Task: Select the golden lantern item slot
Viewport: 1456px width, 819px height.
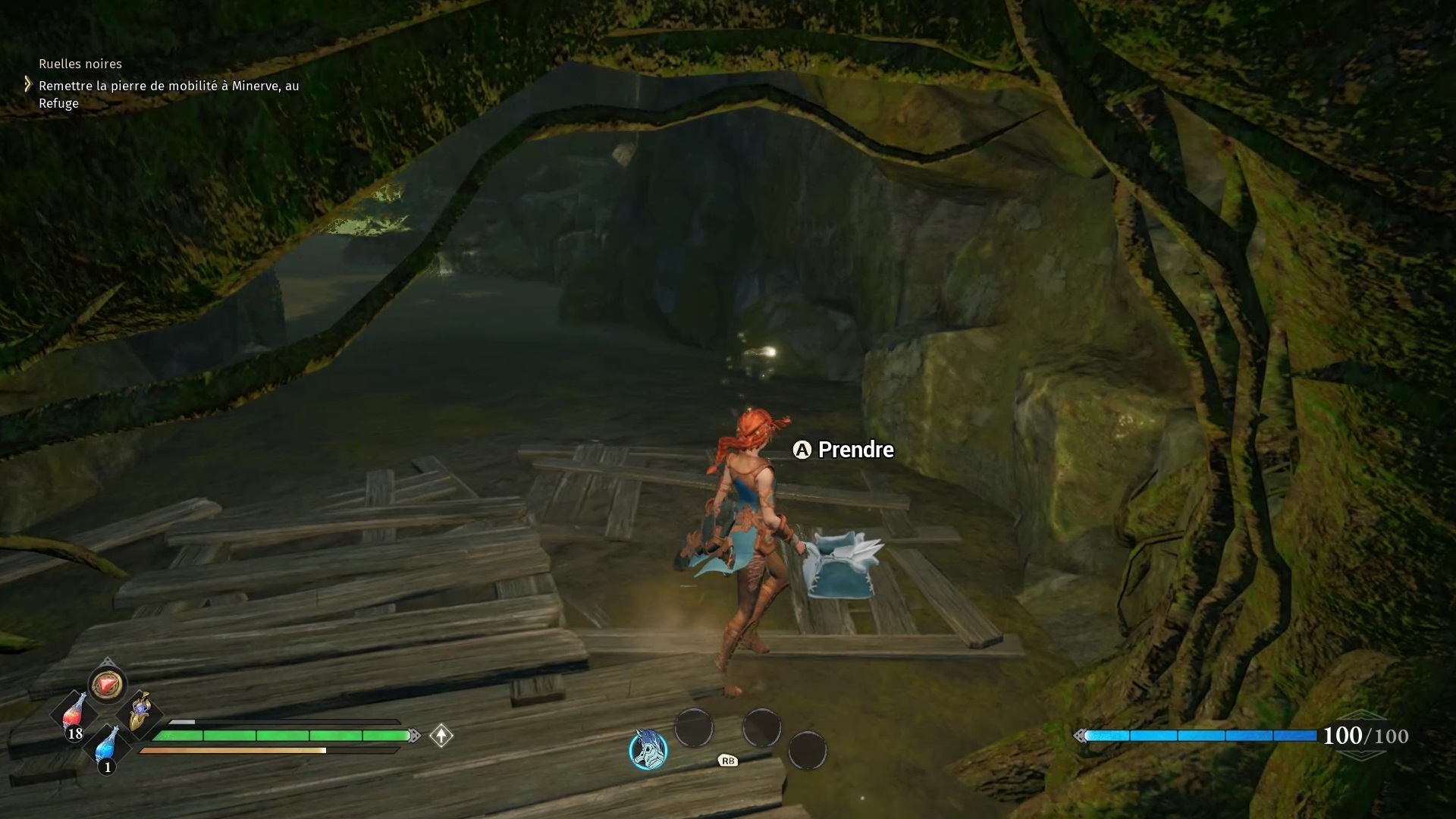Action: [x=140, y=711]
